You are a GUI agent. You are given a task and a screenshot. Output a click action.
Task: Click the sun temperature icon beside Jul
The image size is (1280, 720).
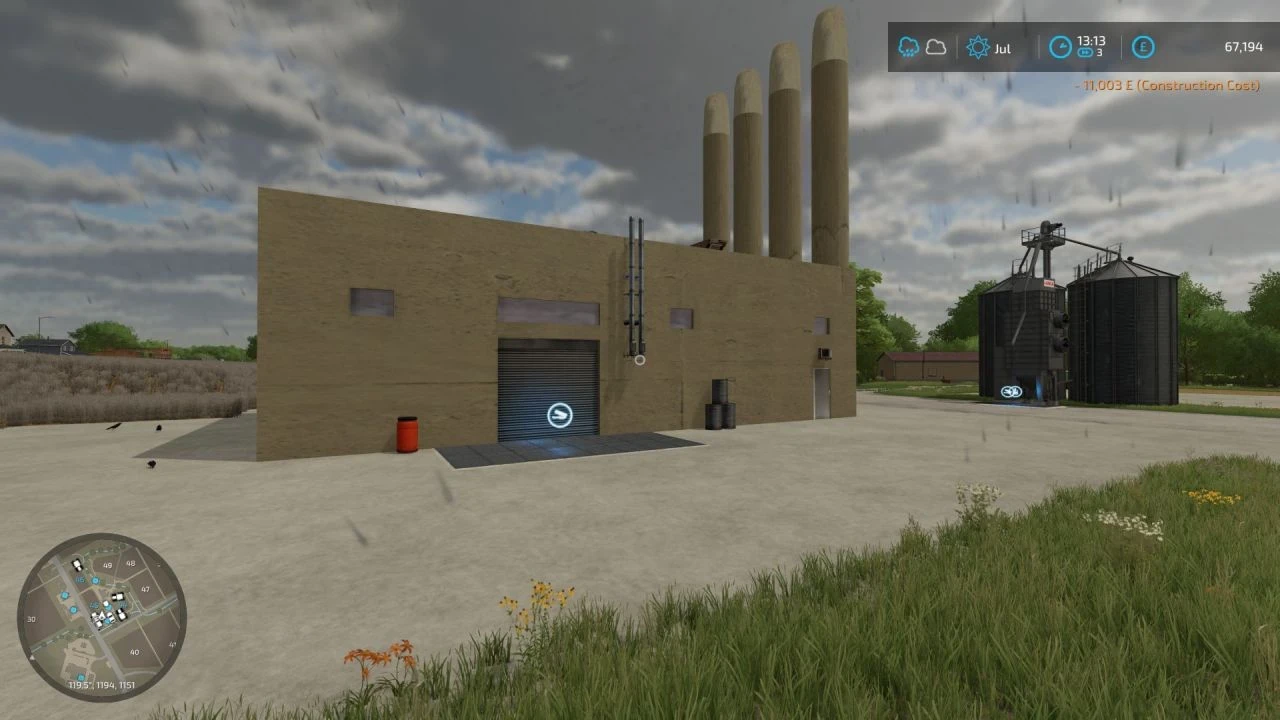977,47
